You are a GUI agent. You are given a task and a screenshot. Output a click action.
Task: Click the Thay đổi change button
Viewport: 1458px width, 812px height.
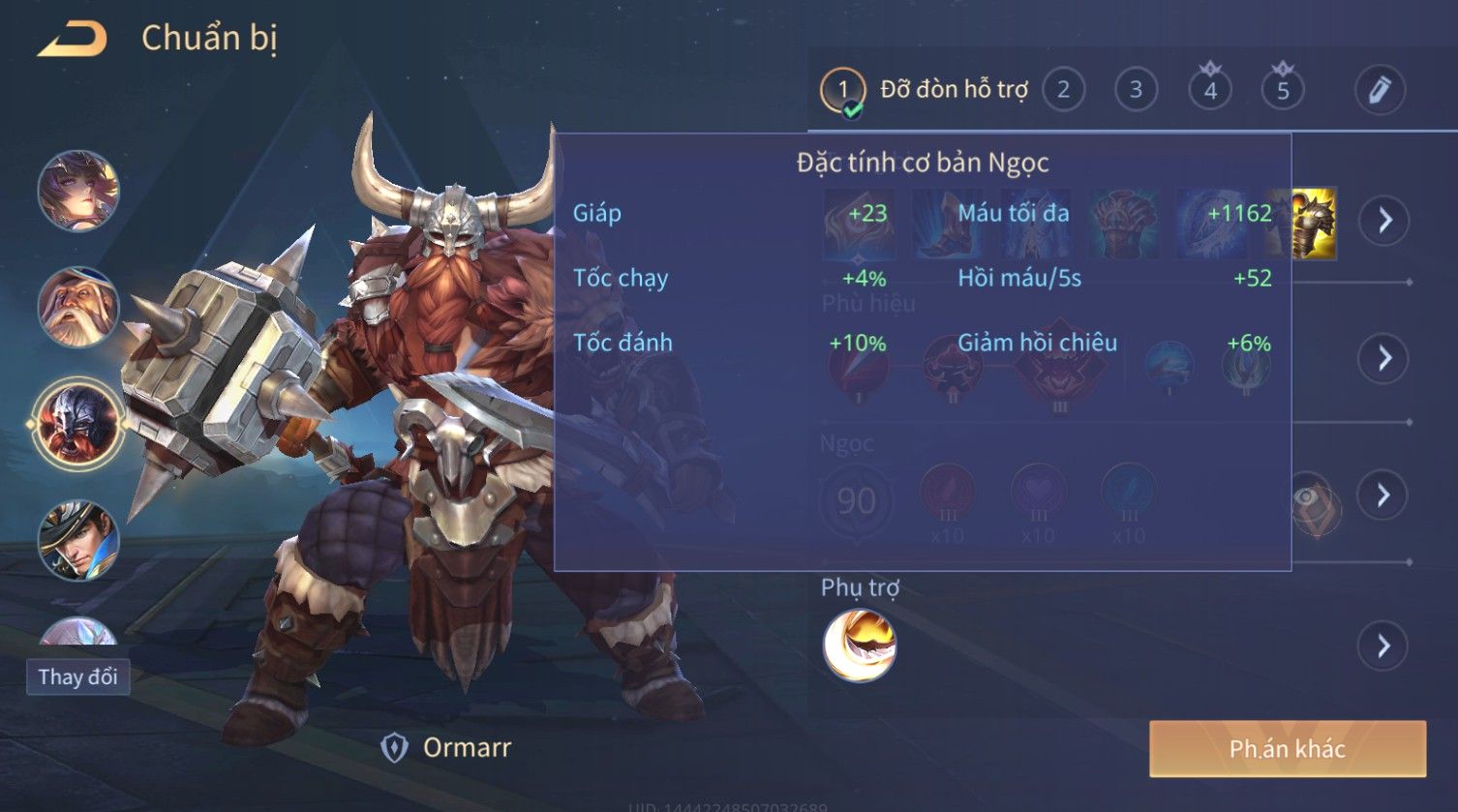[77, 677]
